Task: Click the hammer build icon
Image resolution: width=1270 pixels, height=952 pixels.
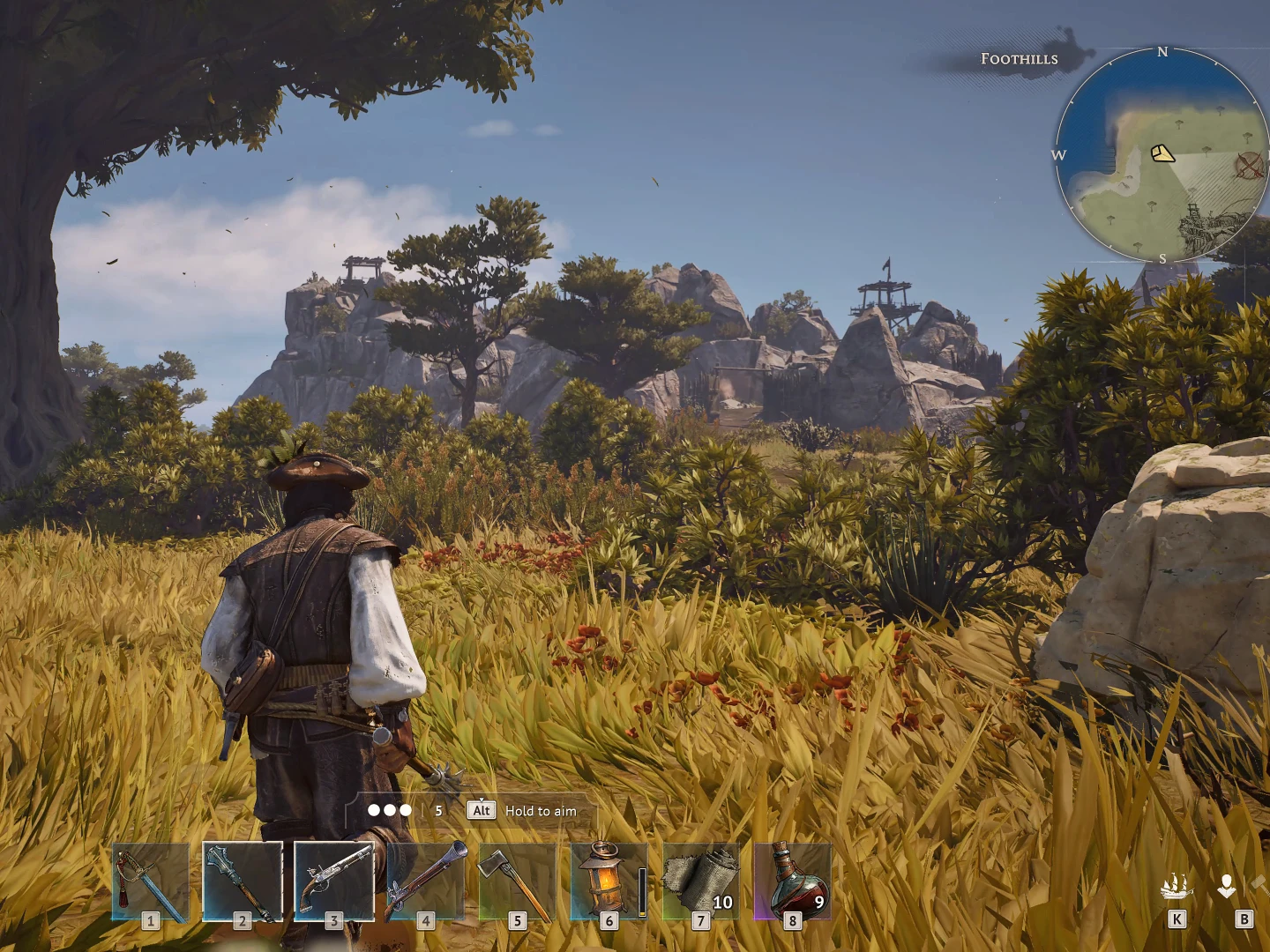Action: tap(1261, 883)
